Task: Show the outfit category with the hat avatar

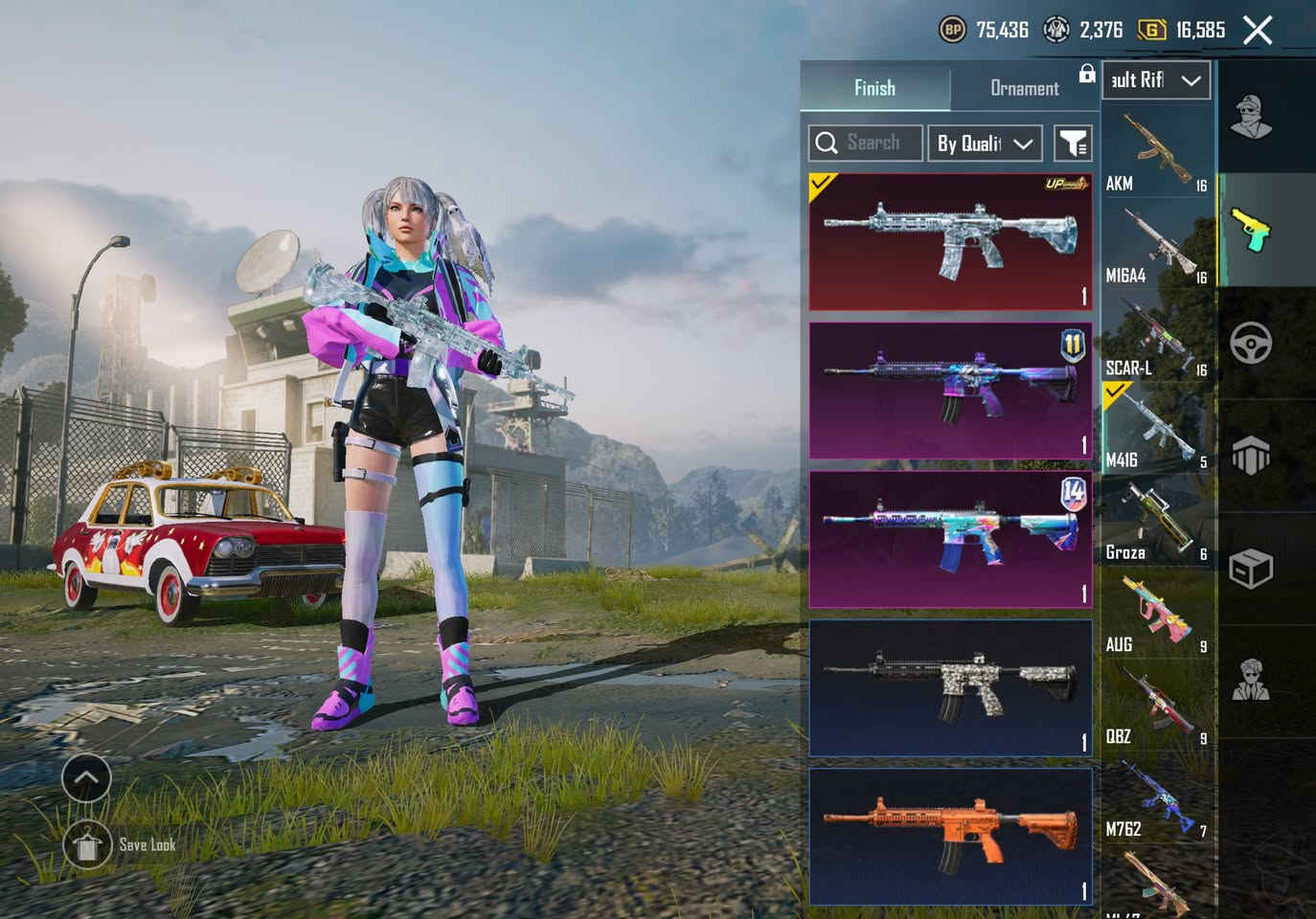Action: coord(1251,117)
